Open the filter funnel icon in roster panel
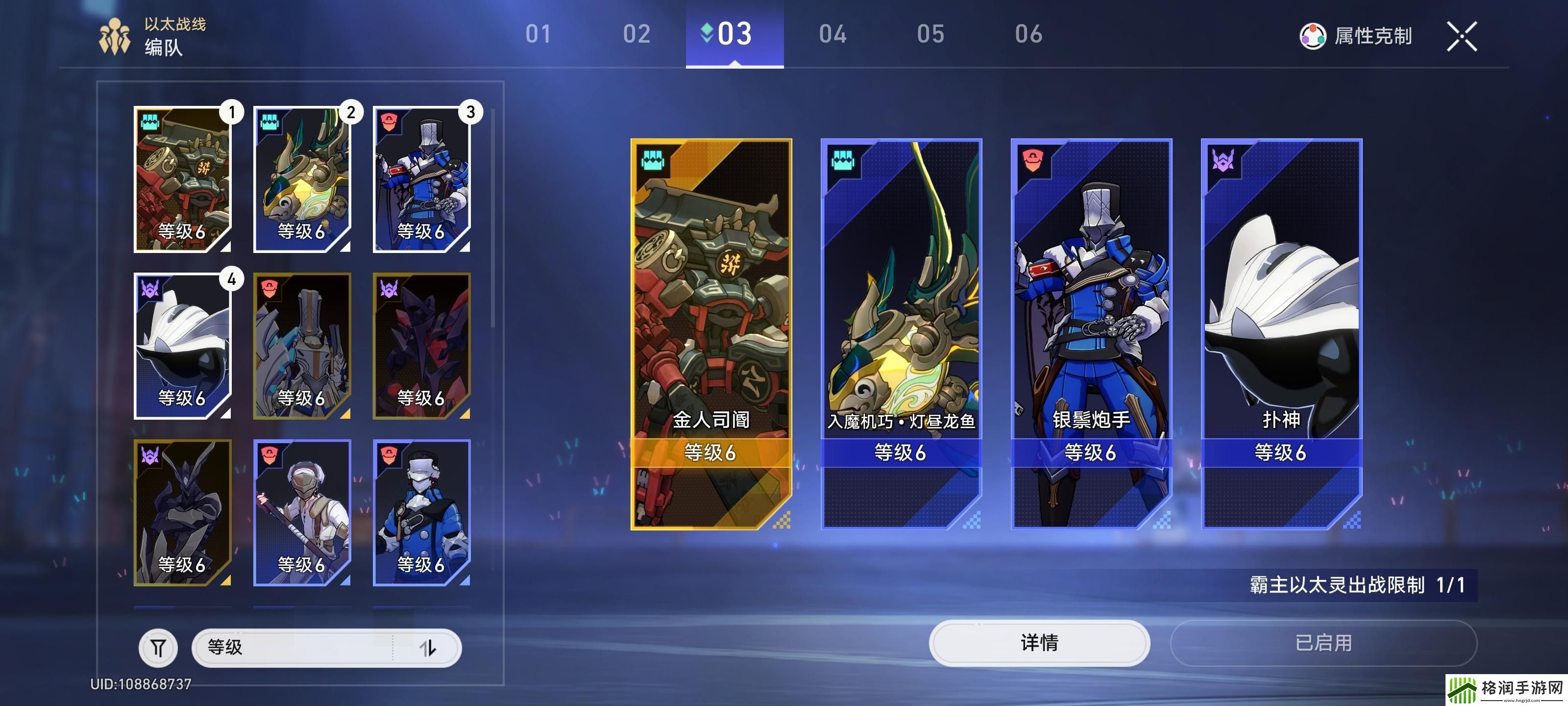This screenshot has width=1568, height=706. click(x=159, y=648)
